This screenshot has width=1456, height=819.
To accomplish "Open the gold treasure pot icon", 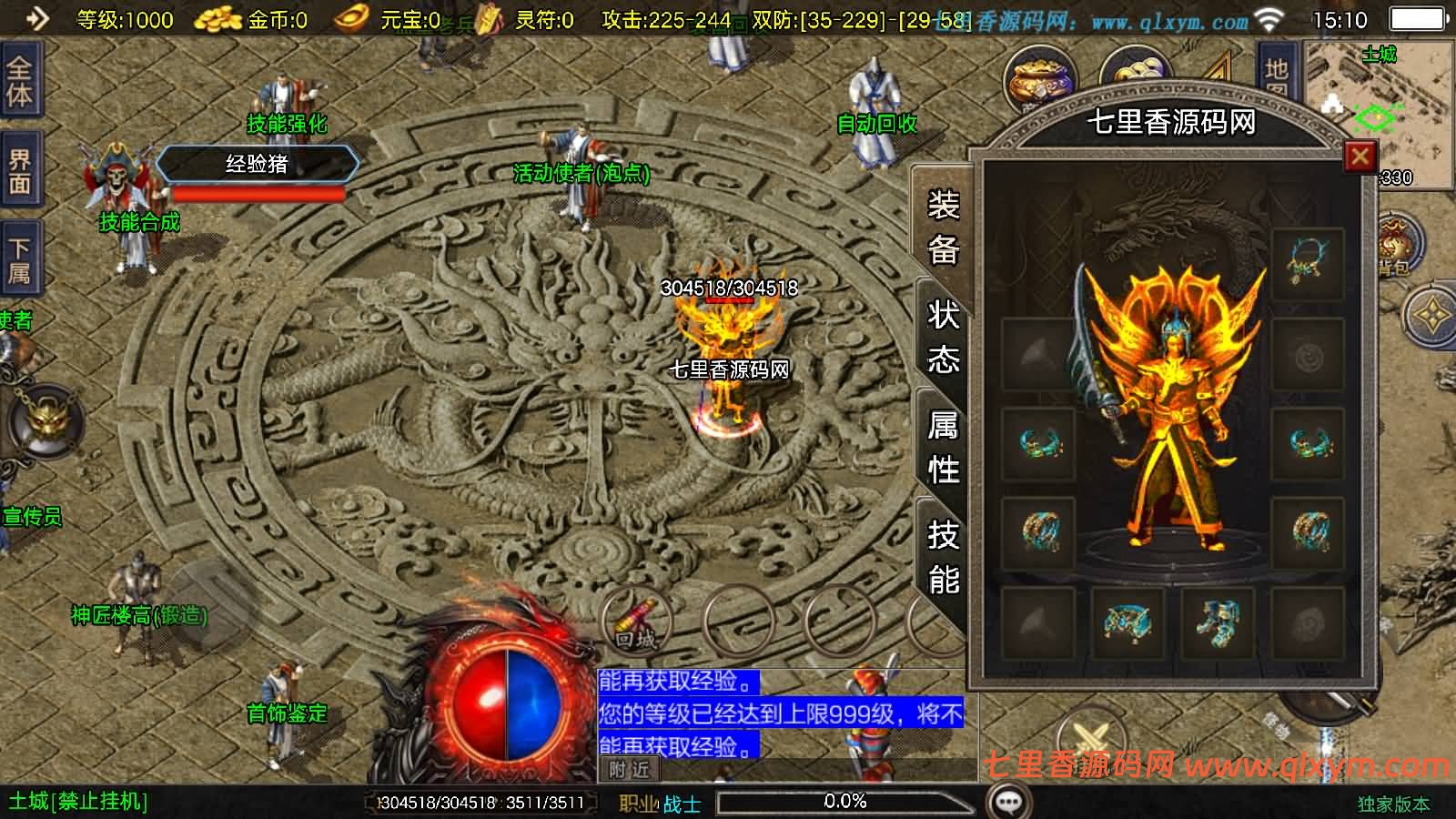I will click(x=1039, y=77).
